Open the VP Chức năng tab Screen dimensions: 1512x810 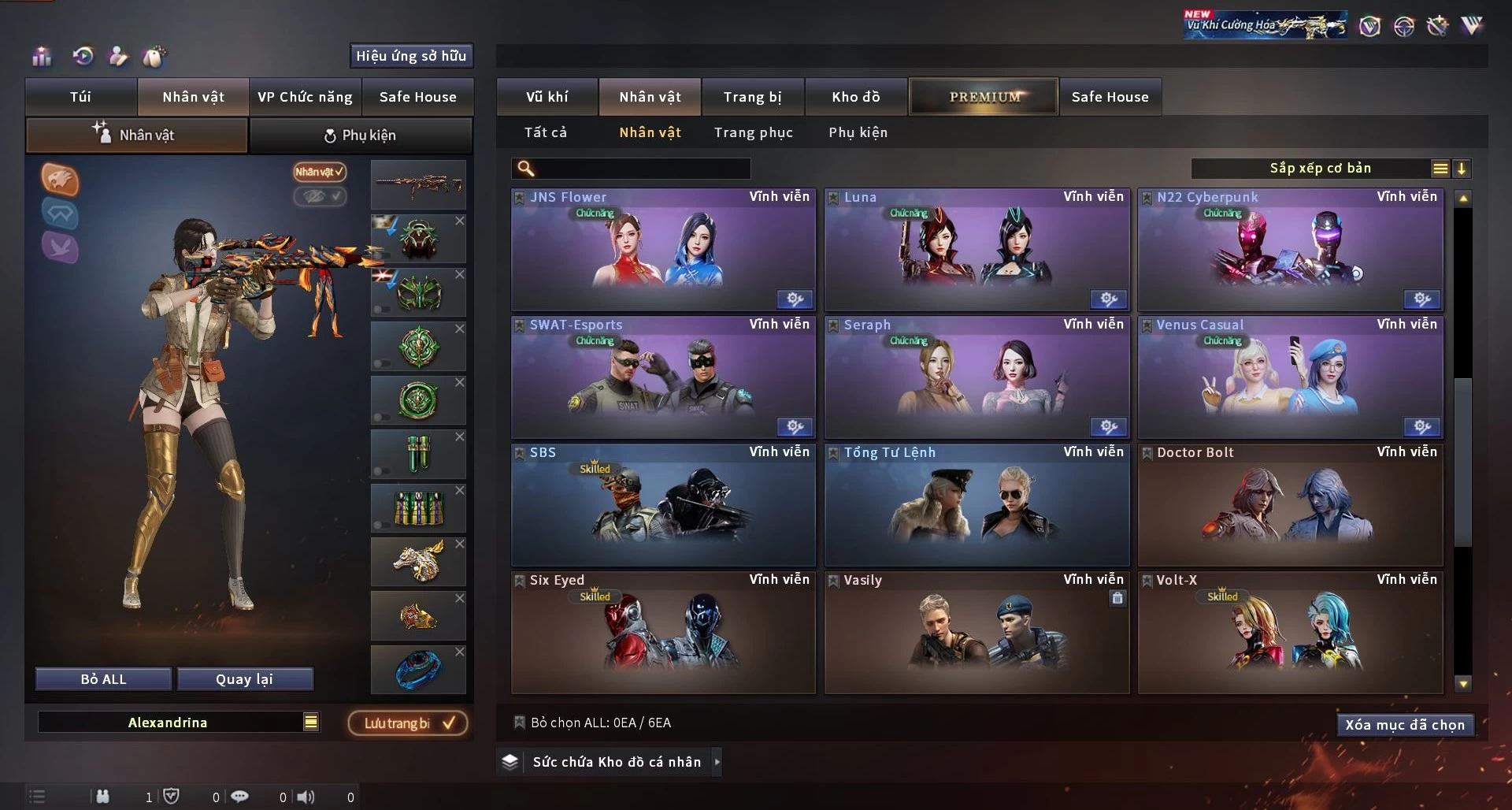pos(305,97)
